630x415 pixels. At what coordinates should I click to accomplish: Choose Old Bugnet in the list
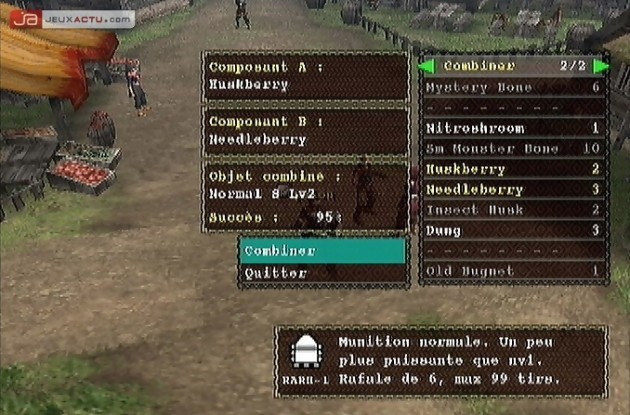pos(513,271)
